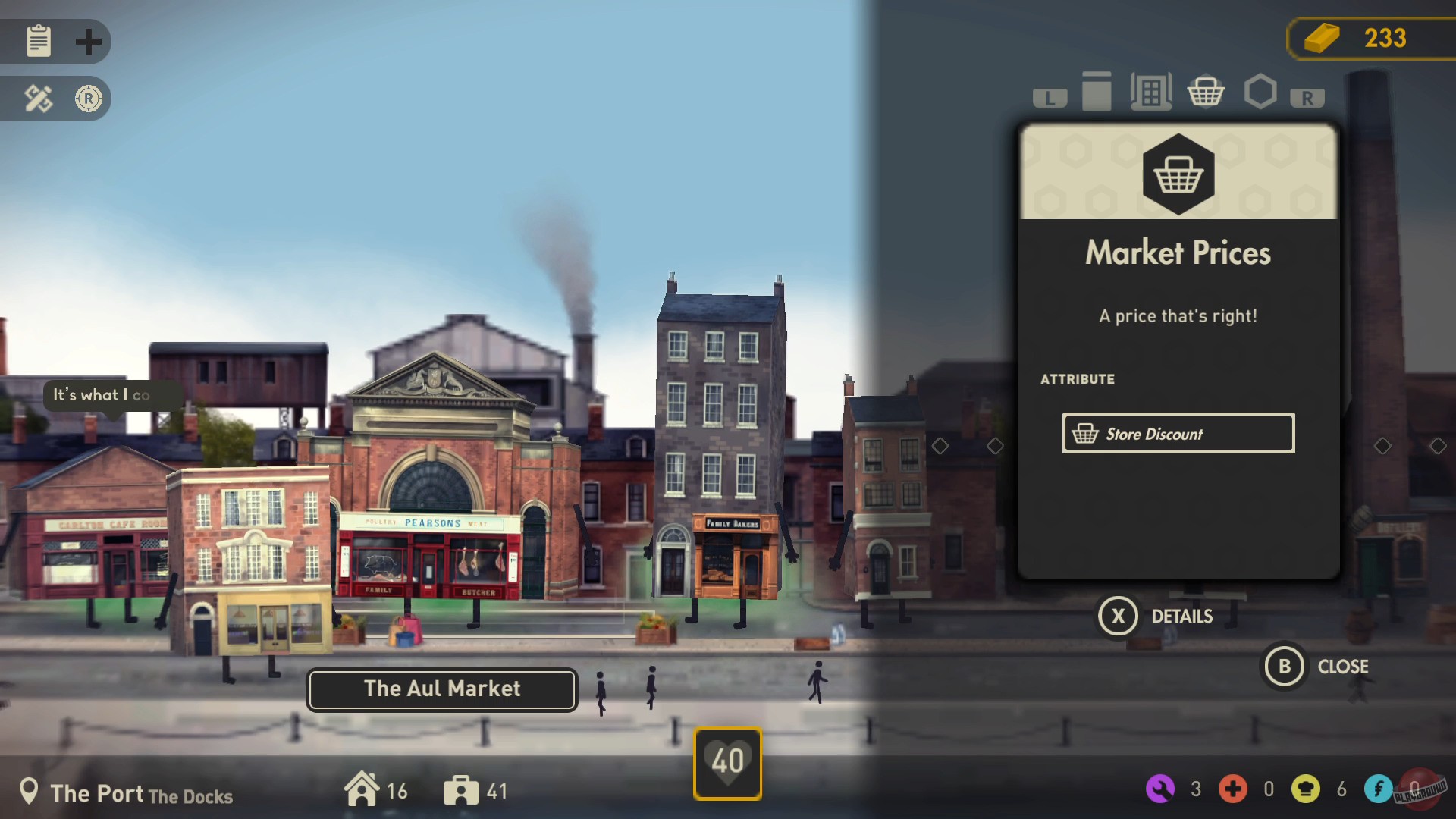Open the hexagon attributes tab

pyautogui.click(x=1260, y=92)
